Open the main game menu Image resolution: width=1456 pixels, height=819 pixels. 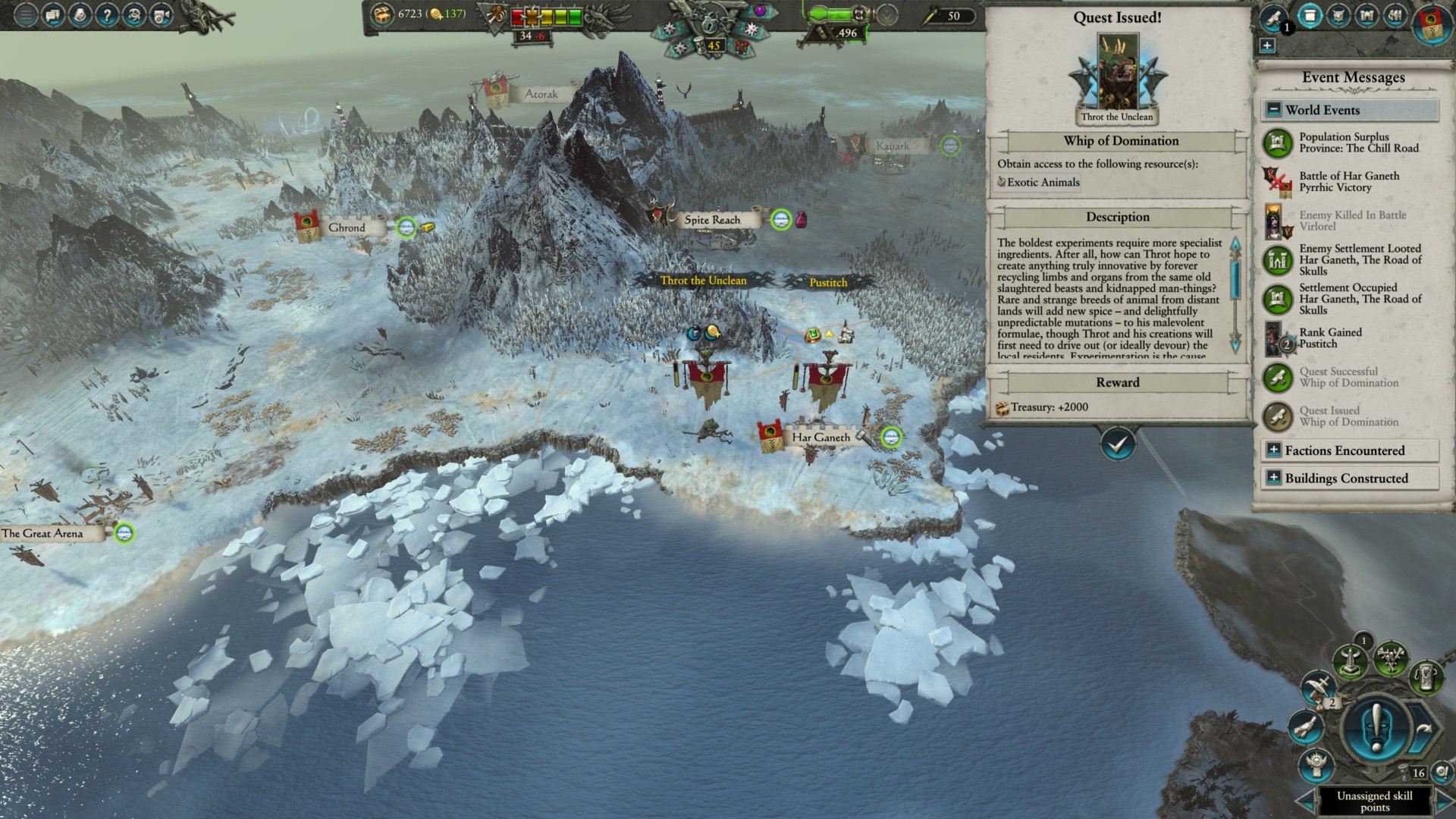pos(26,15)
